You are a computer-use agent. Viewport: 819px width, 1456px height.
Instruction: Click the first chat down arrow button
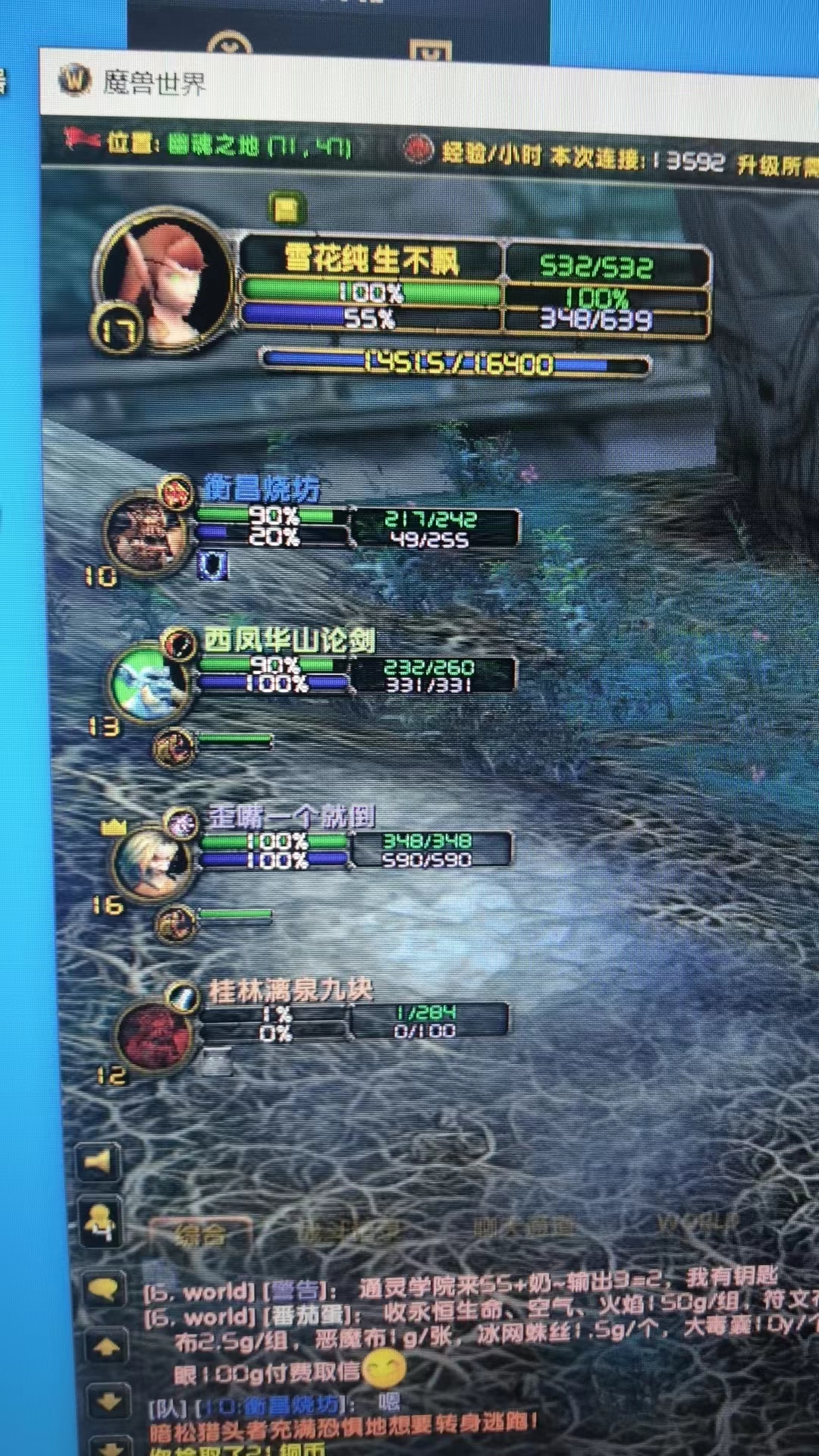108,1401
